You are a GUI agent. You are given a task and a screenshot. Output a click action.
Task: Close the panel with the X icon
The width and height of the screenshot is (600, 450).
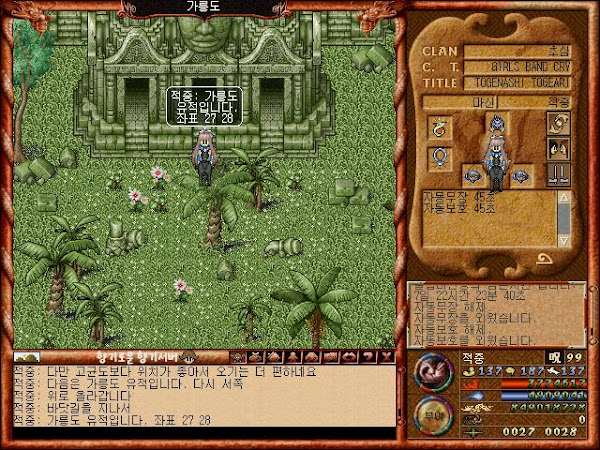click(387, 357)
